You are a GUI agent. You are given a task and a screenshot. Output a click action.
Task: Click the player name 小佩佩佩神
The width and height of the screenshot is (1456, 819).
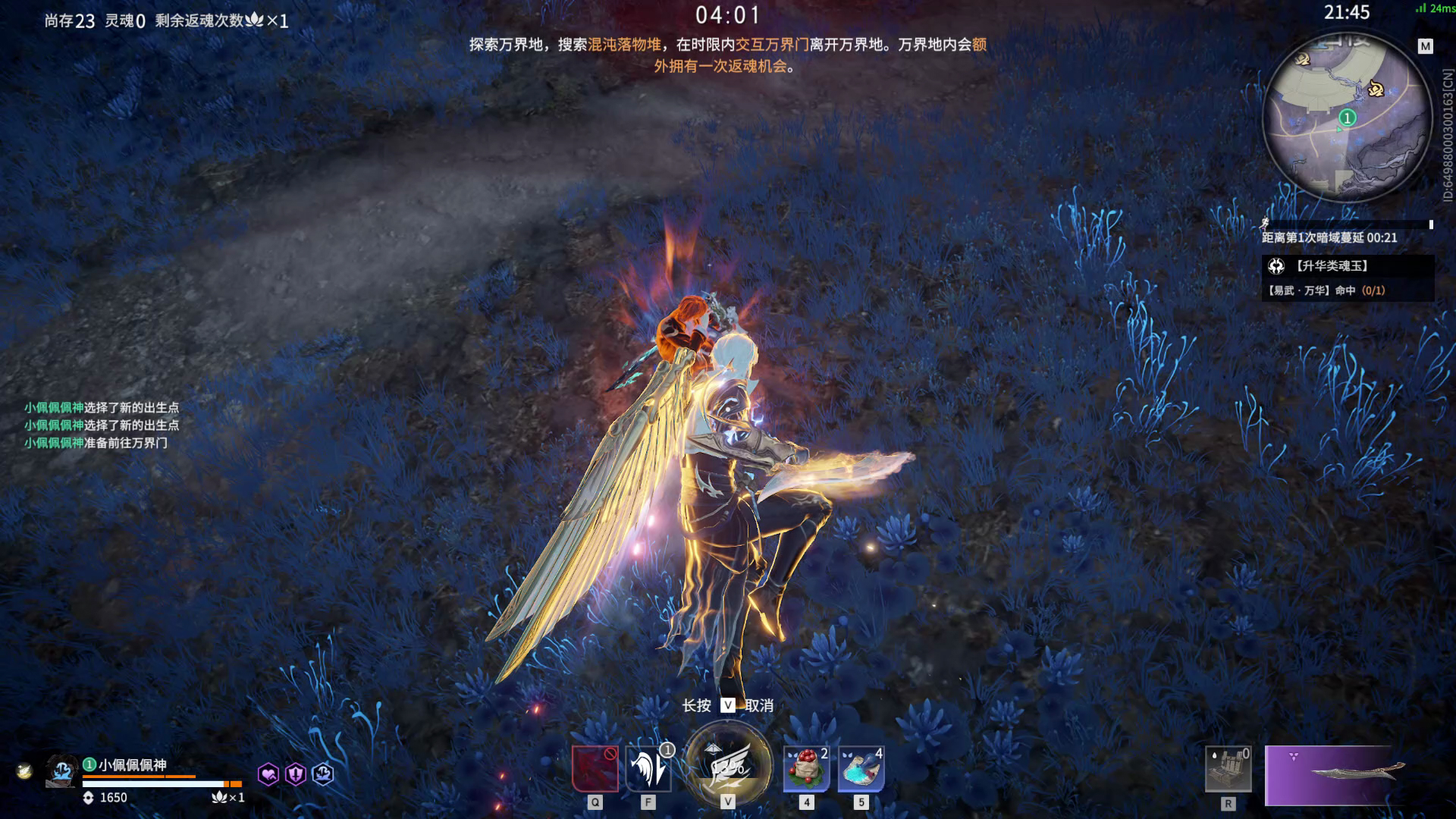click(x=133, y=764)
